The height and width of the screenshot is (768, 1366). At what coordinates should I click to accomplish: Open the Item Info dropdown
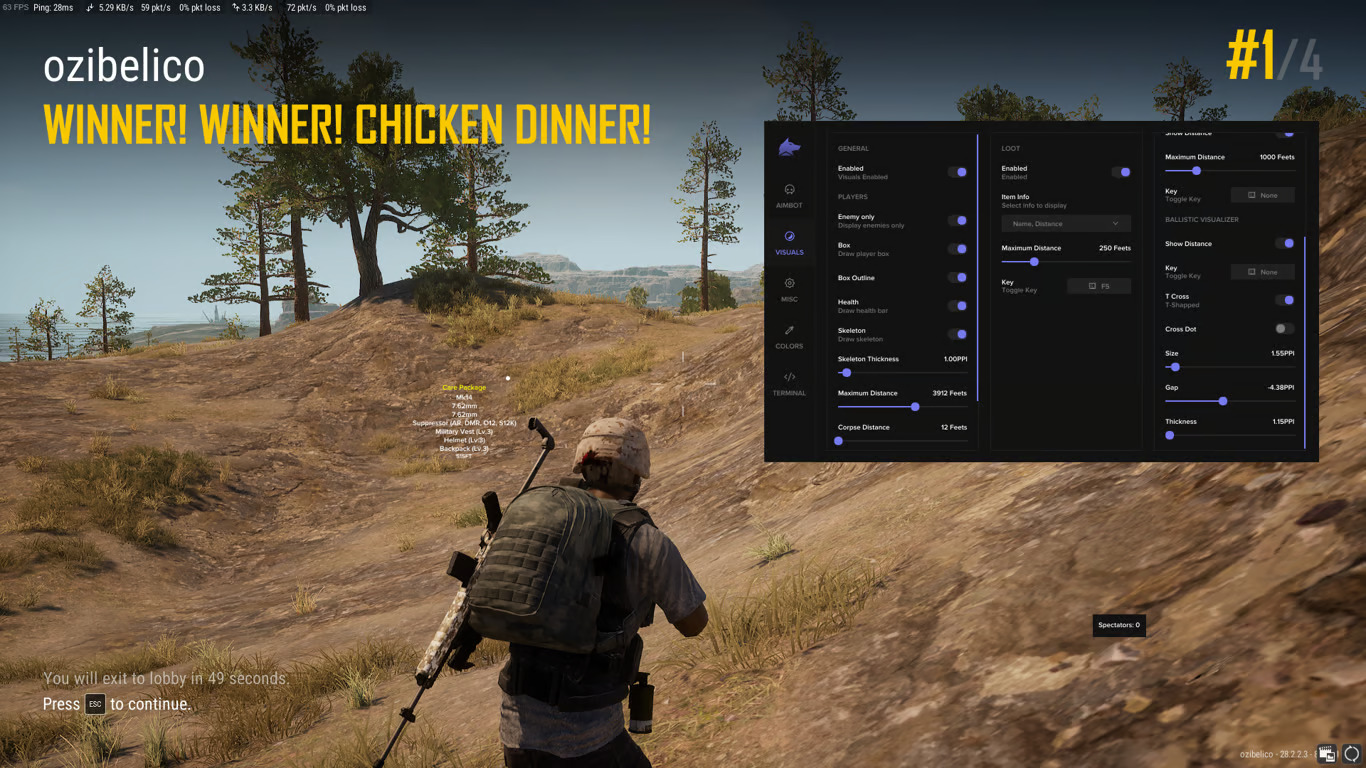[x=1066, y=224]
